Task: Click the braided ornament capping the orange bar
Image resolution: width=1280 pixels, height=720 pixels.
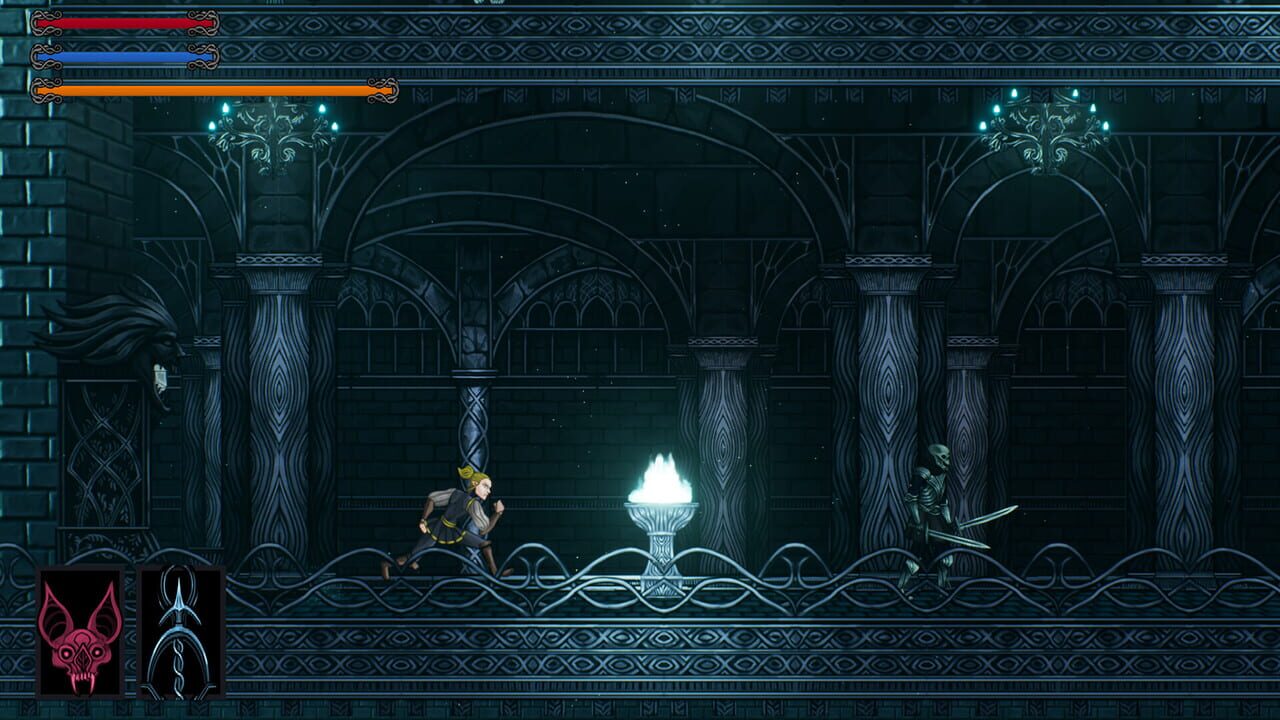Action: (385, 89)
